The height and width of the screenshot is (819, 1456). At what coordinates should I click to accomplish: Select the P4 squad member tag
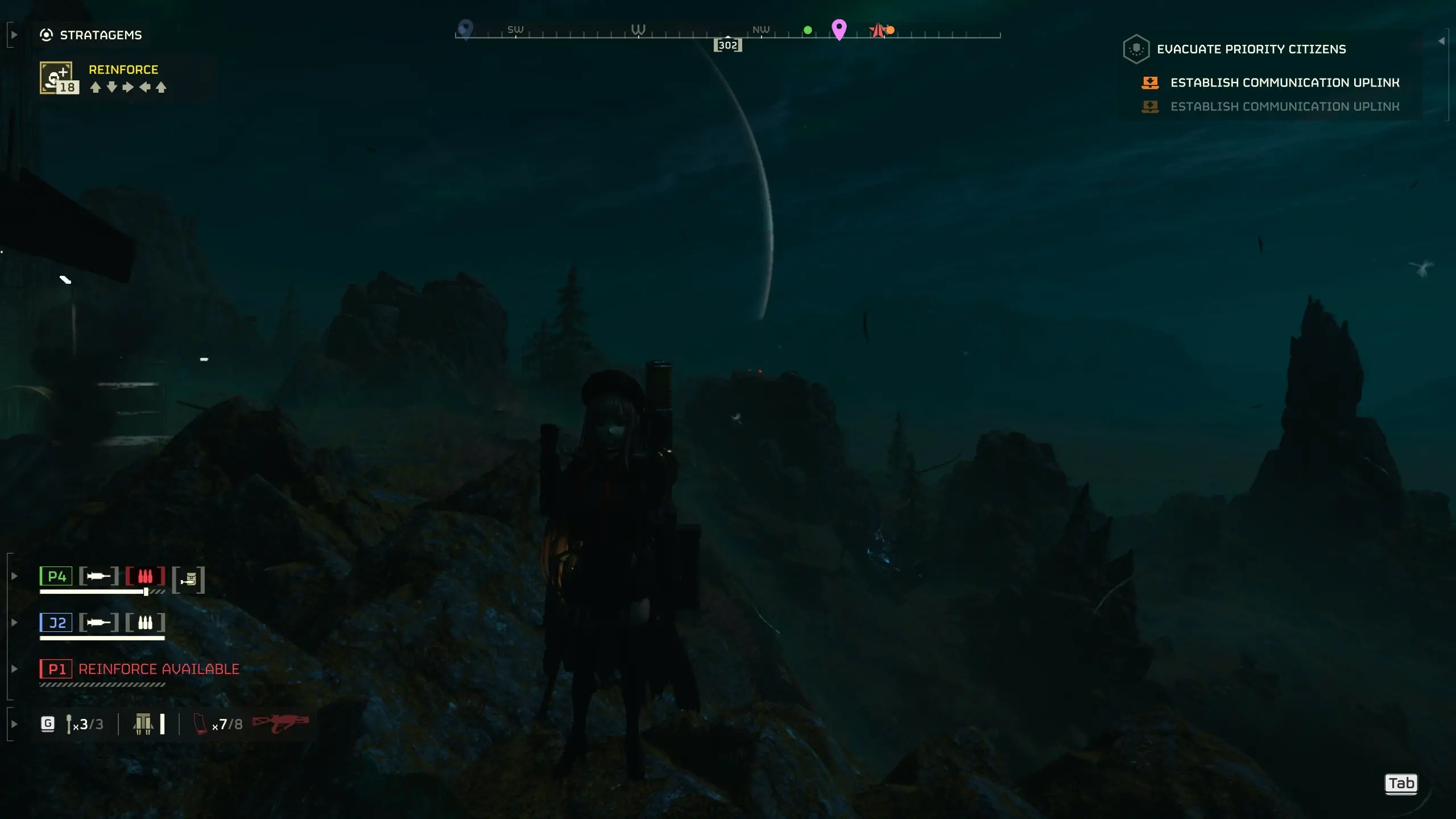point(56,576)
